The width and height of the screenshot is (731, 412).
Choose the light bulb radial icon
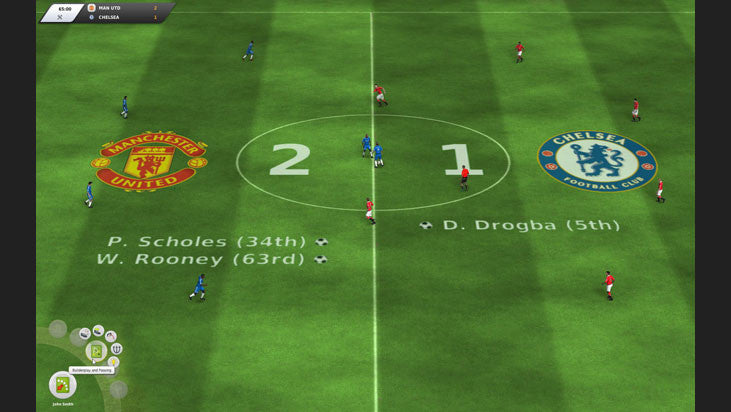click(115, 362)
